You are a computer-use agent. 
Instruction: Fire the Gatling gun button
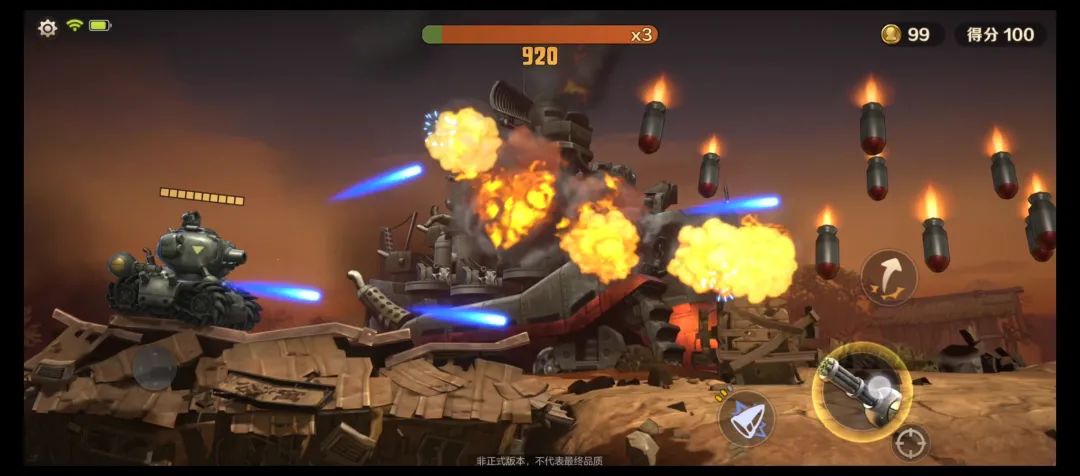tap(861, 391)
